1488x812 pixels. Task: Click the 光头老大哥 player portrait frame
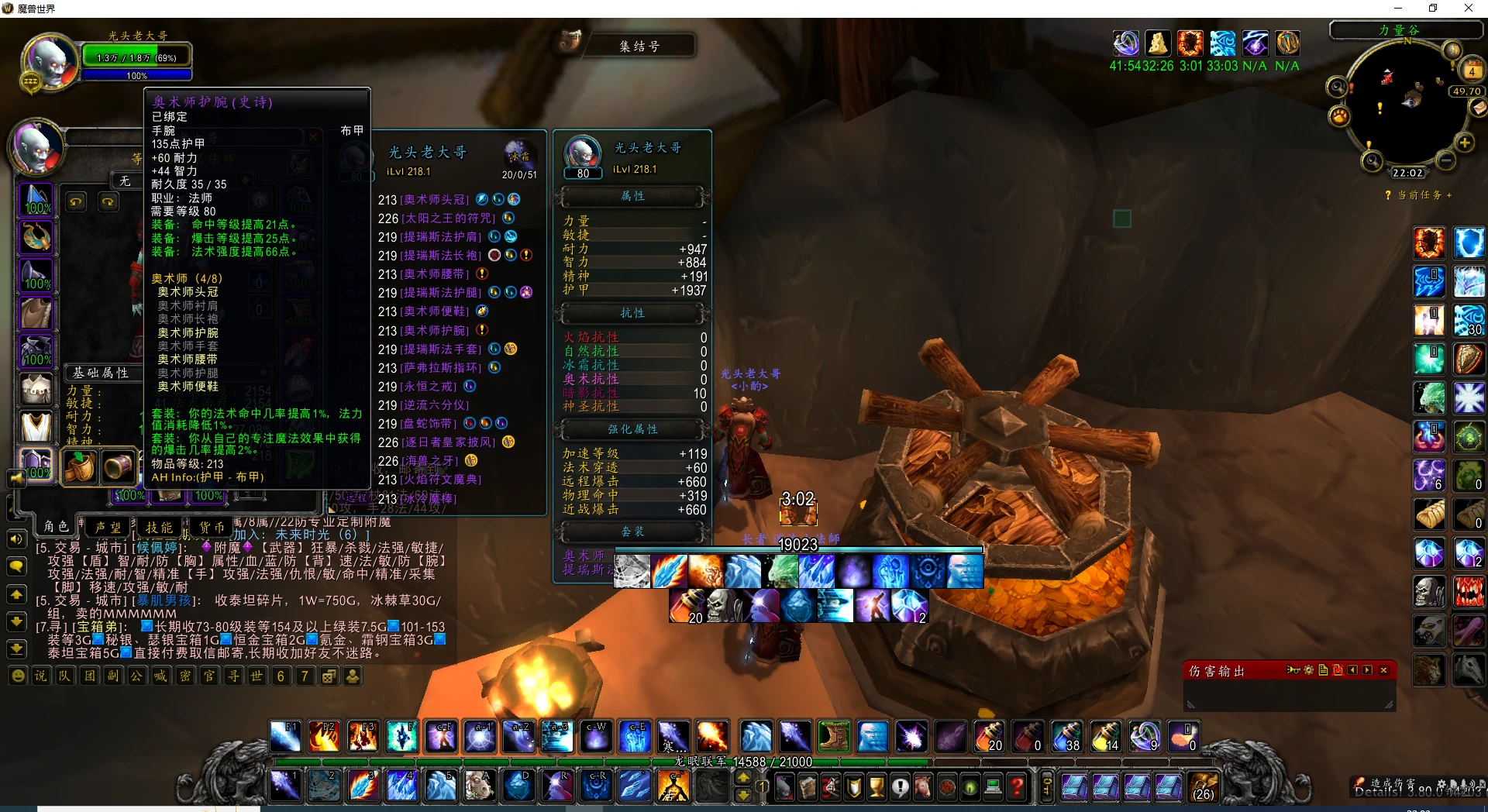50,60
